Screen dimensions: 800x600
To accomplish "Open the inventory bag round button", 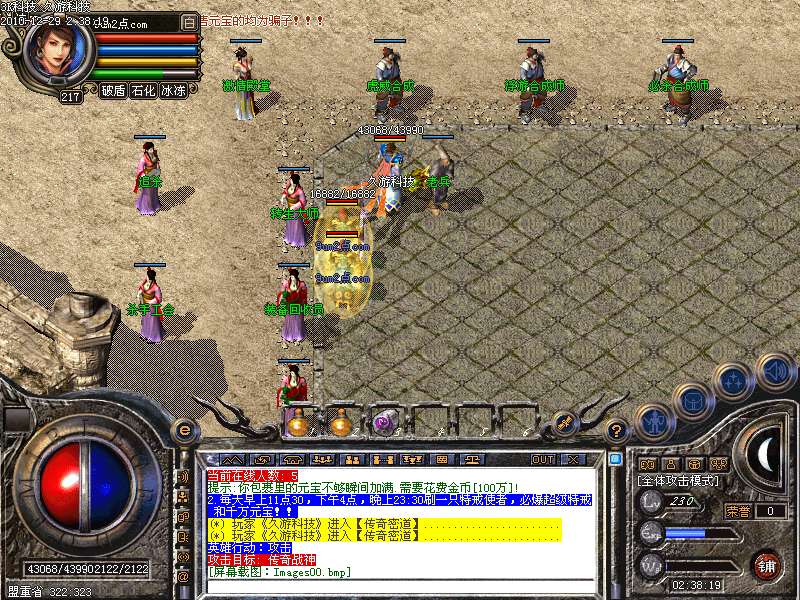I will (693, 400).
